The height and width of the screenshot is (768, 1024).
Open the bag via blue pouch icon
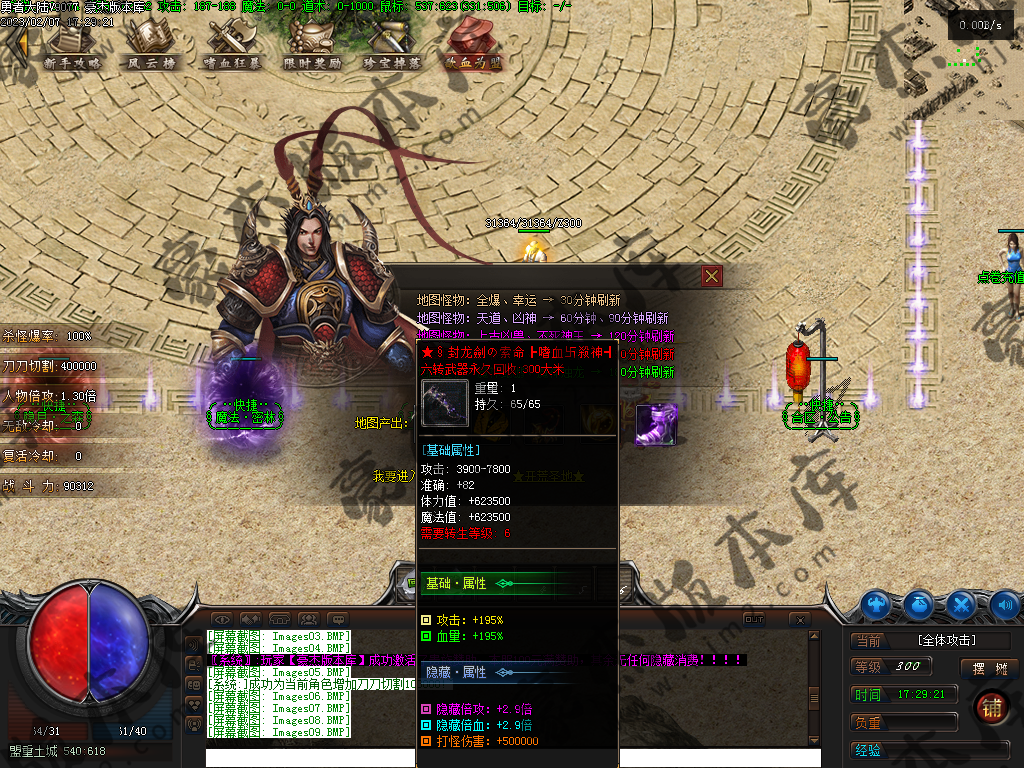[x=919, y=604]
